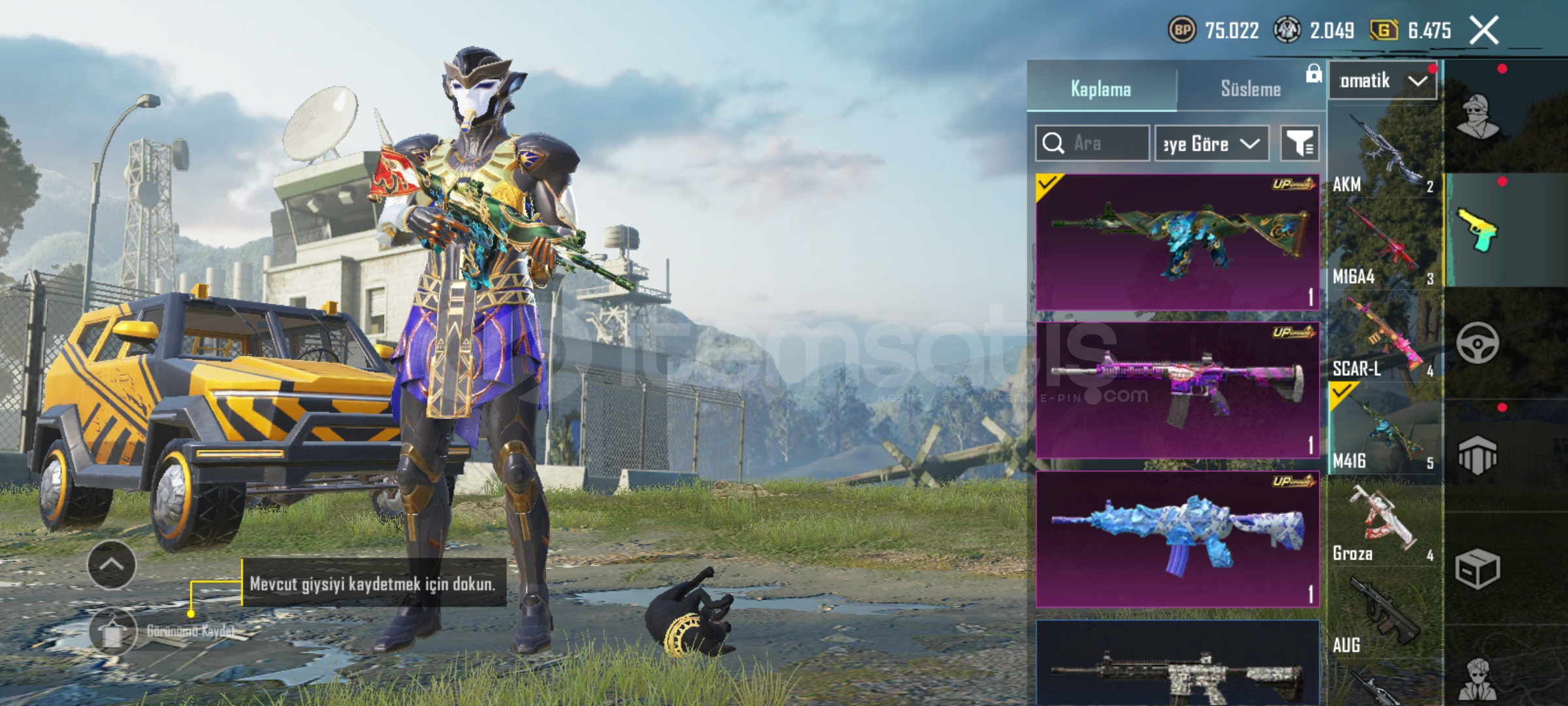Open the box crate category icon
The height and width of the screenshot is (706, 1568).
1477,569
